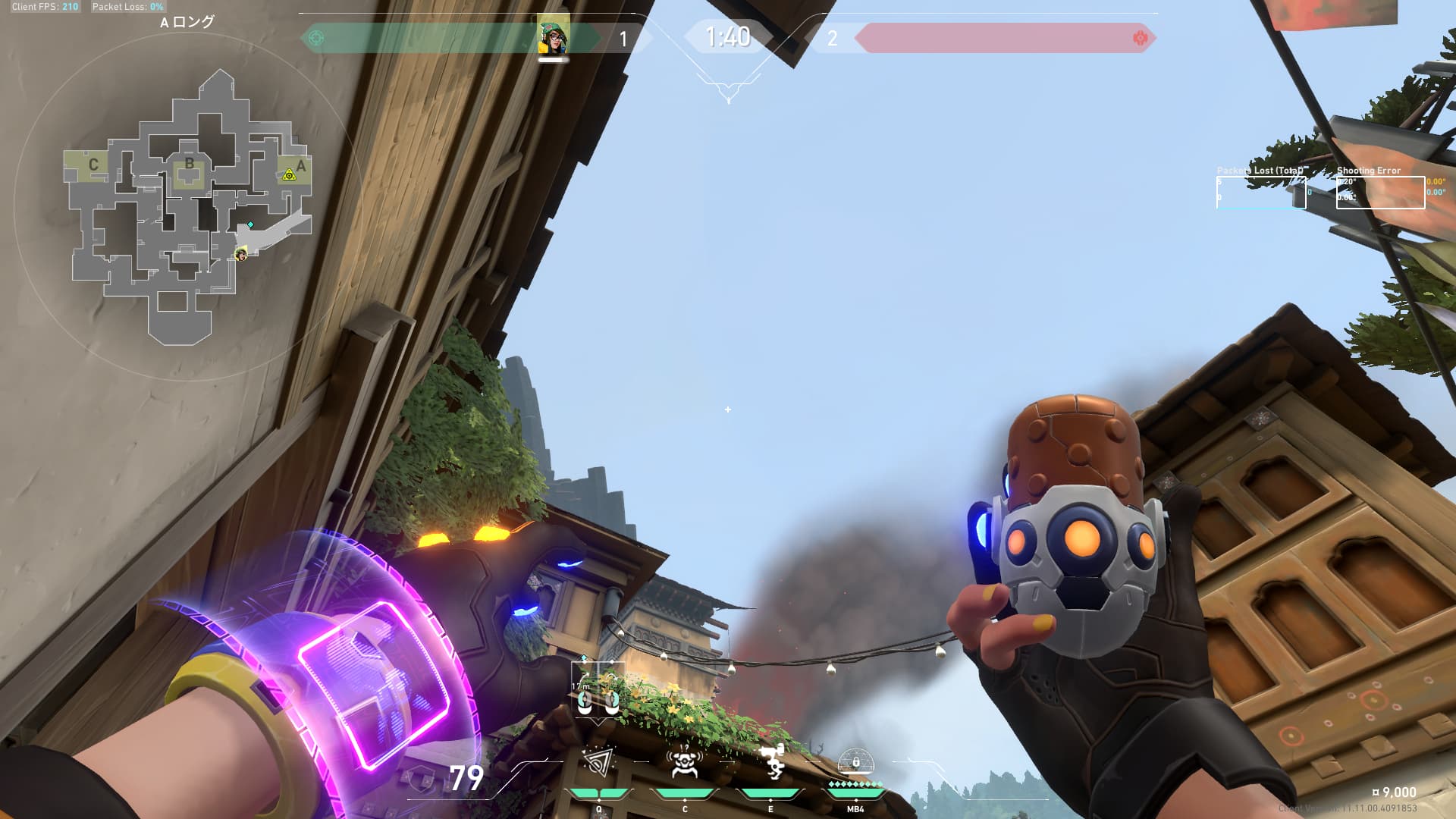Choose the Turret ability icon
Viewport: 1456px width, 819px height.
[x=770, y=762]
